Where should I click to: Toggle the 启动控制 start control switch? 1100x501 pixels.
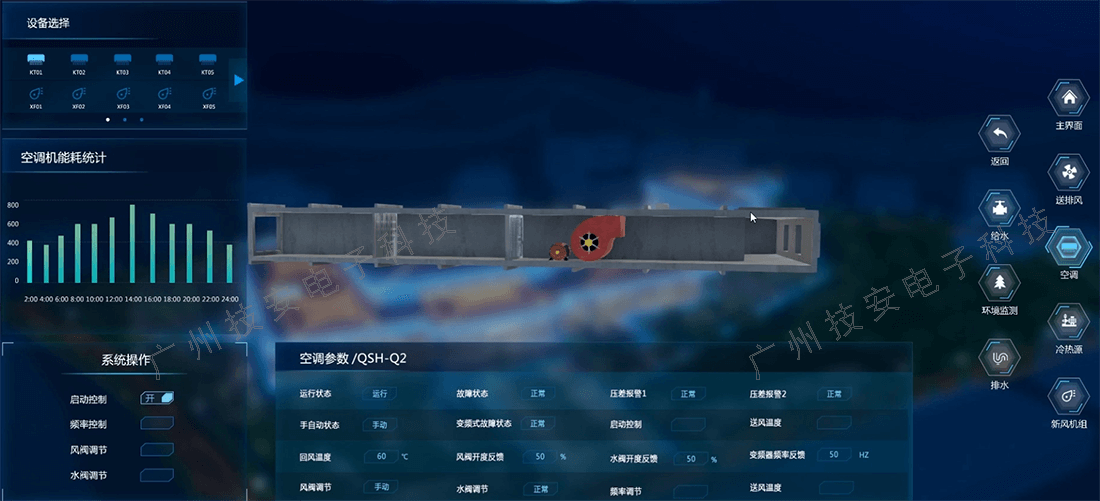coord(158,398)
